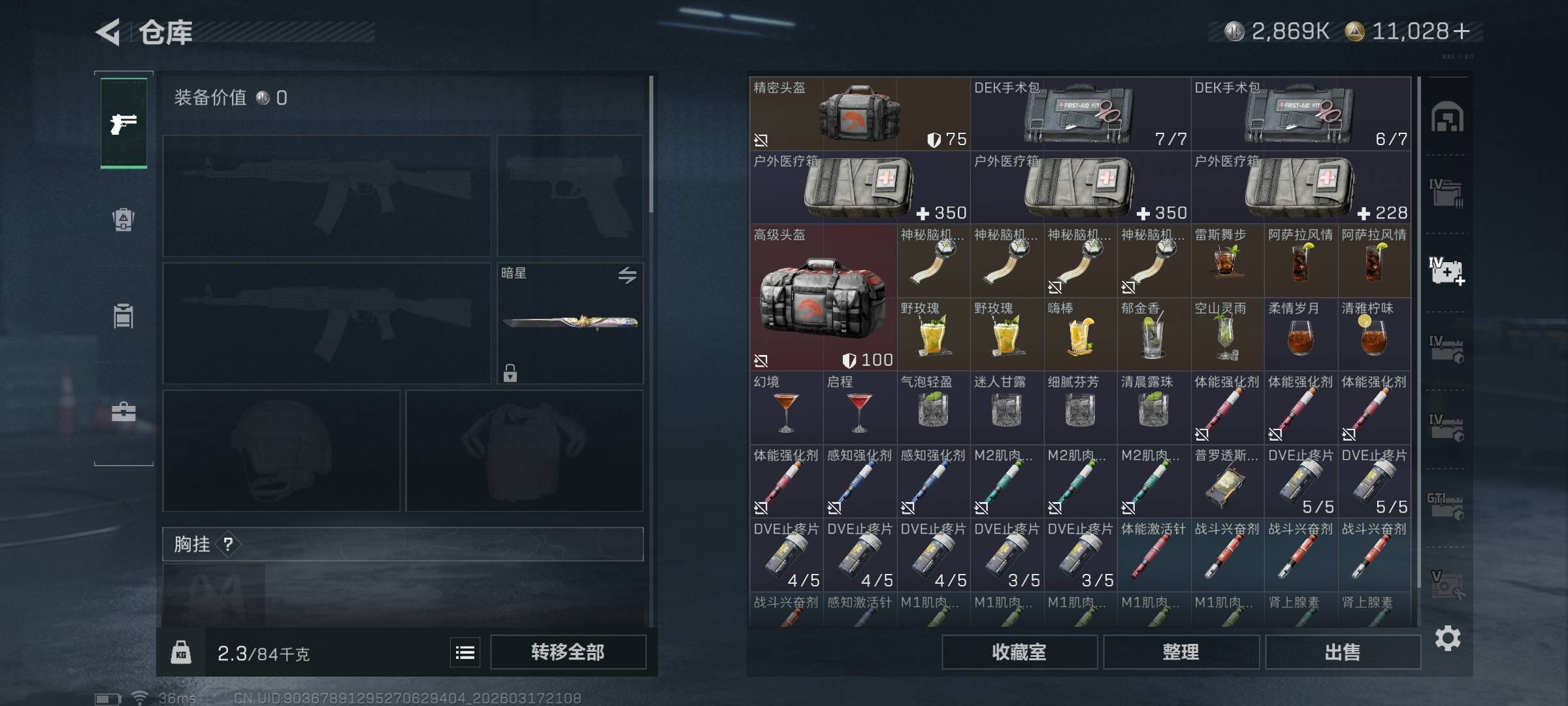Select the 户外医疗箱 with 228 health
This screenshot has height=706, width=1568.
point(1300,188)
